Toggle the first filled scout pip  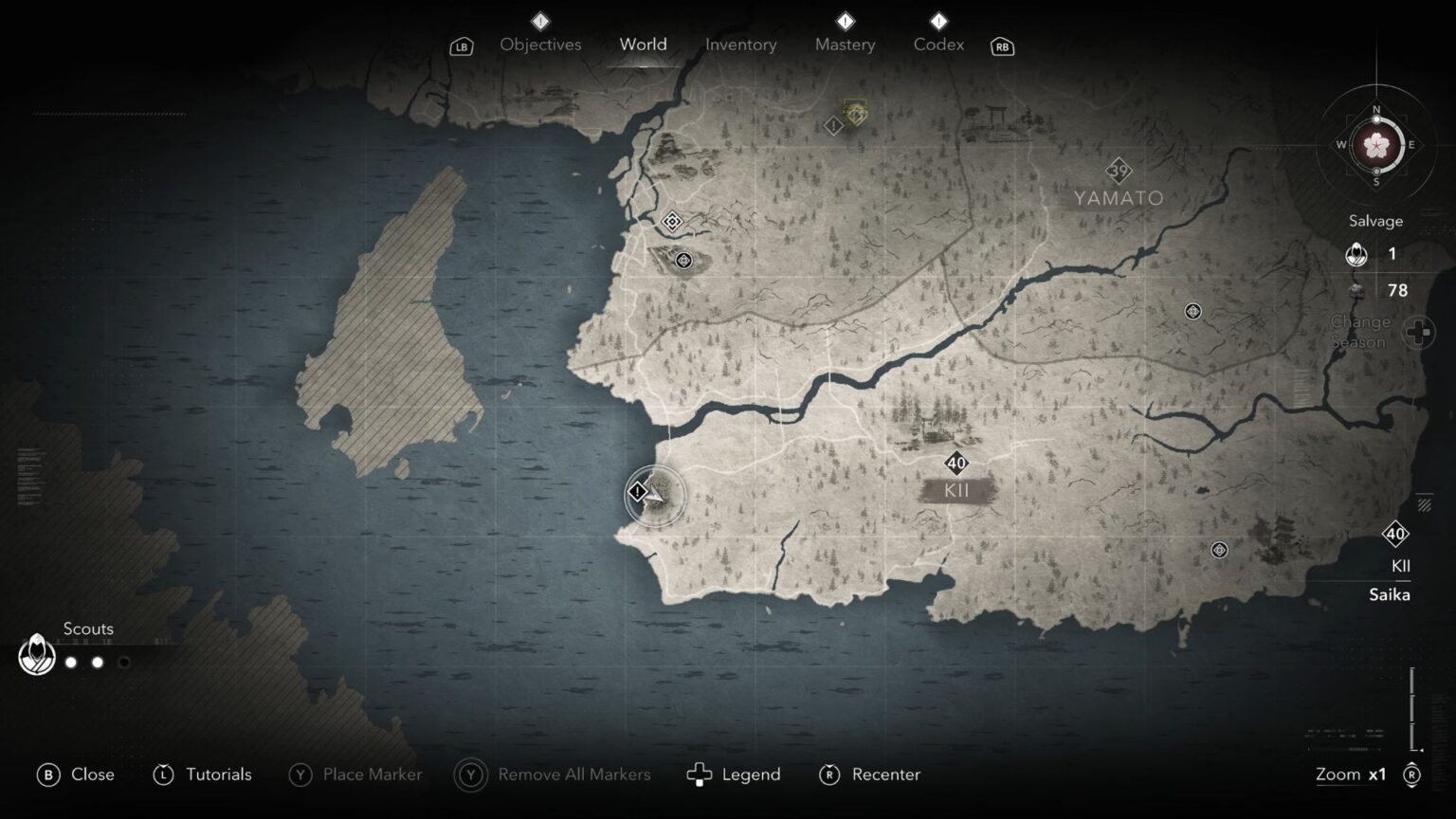71,663
